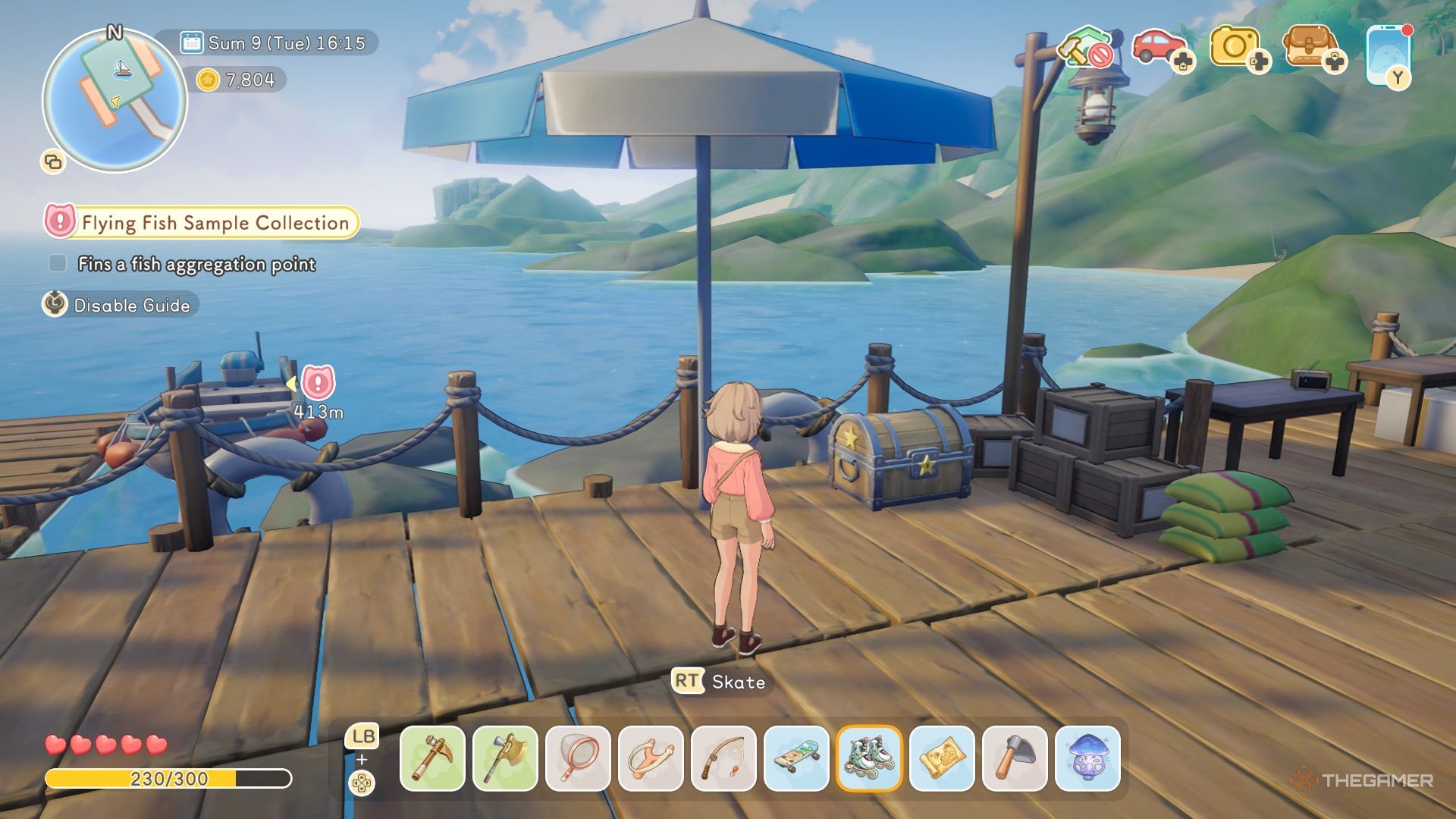Select the stone hatchet hotbar slot

[1015, 758]
